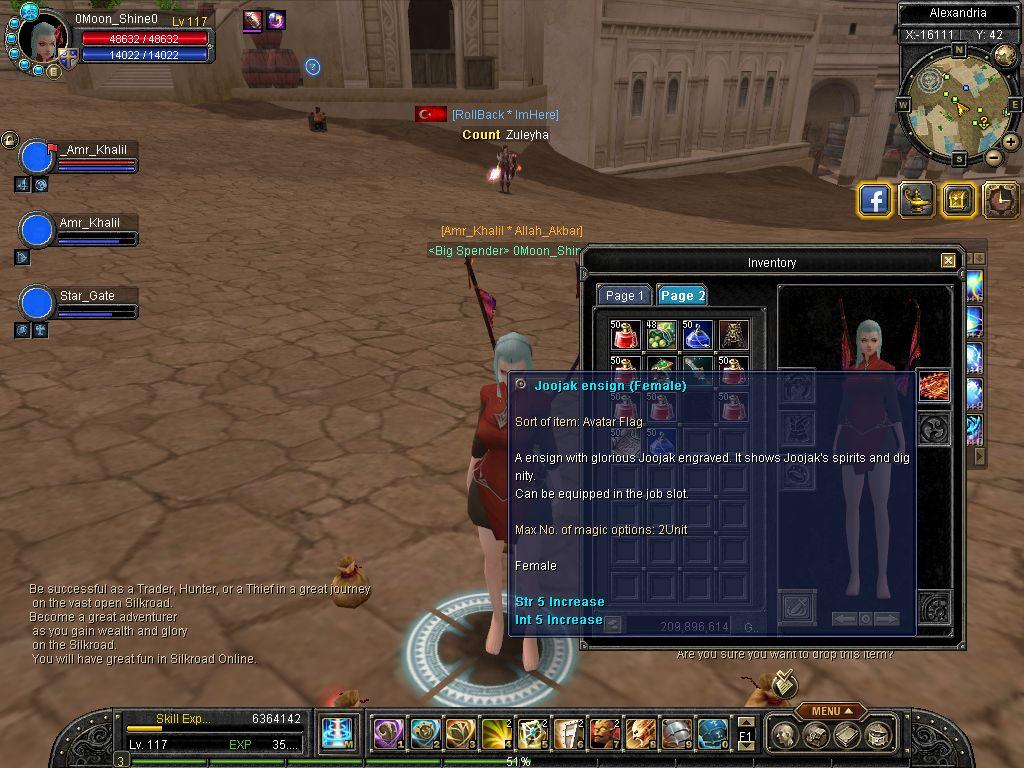Image resolution: width=1024 pixels, height=768 pixels.
Task: Select the blue mana potion stack
Action: (698, 335)
